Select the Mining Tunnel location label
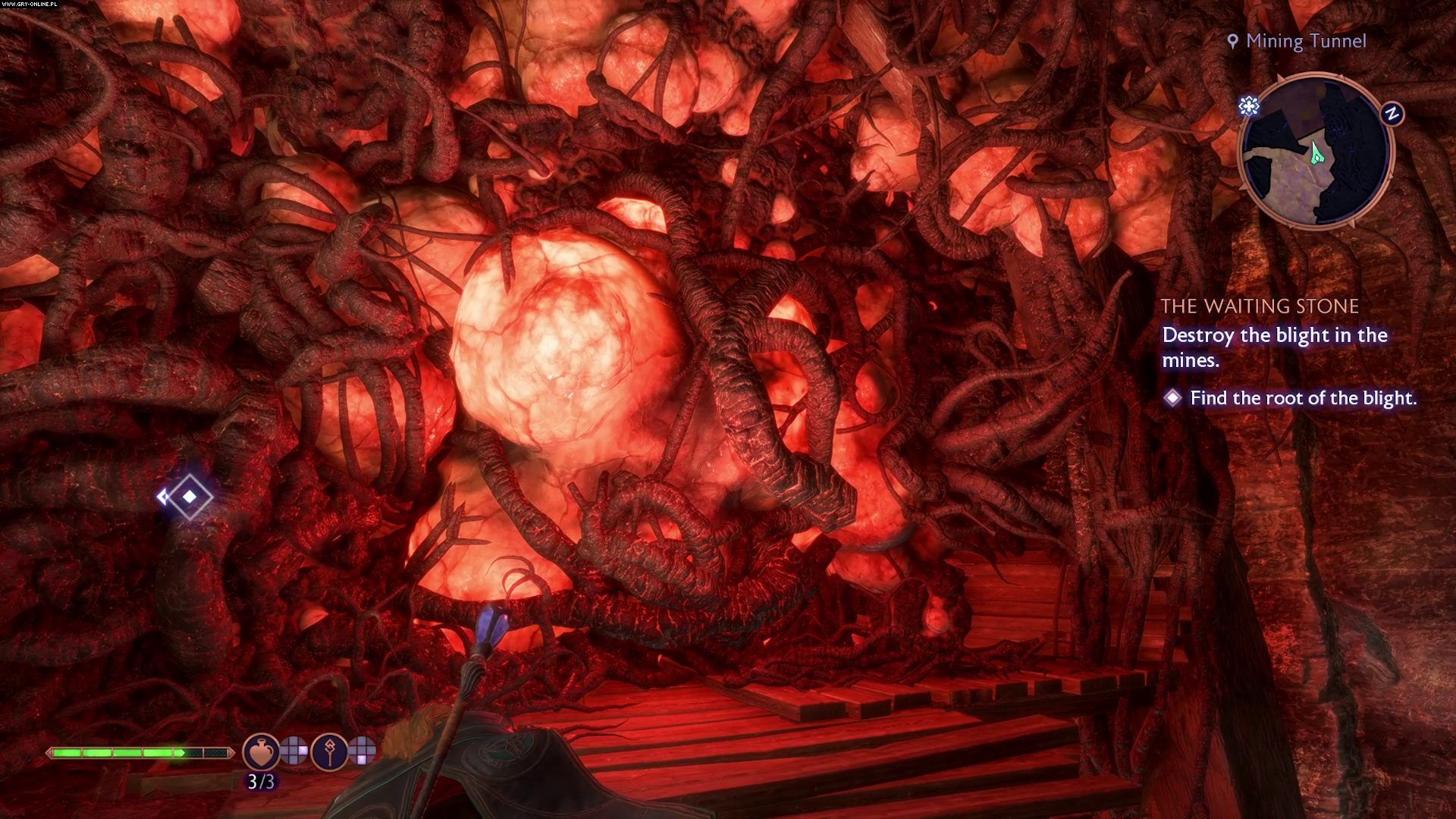 [x=1297, y=41]
